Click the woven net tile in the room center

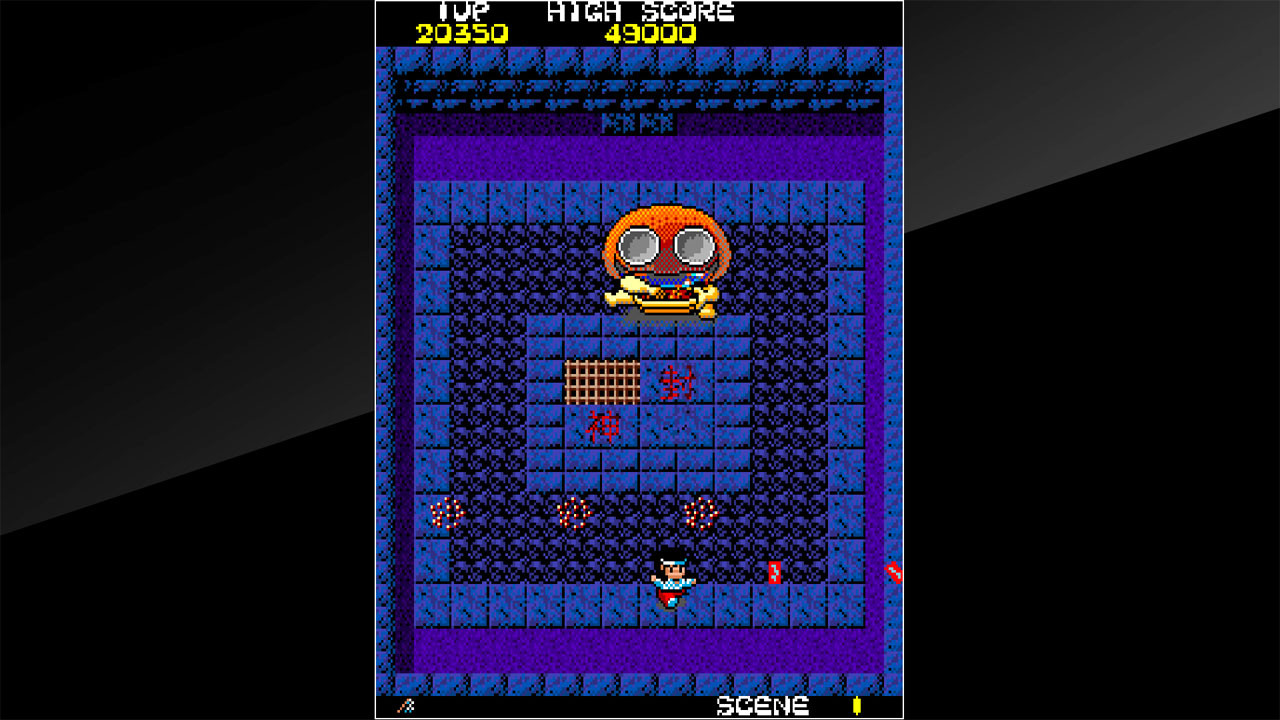pos(603,382)
